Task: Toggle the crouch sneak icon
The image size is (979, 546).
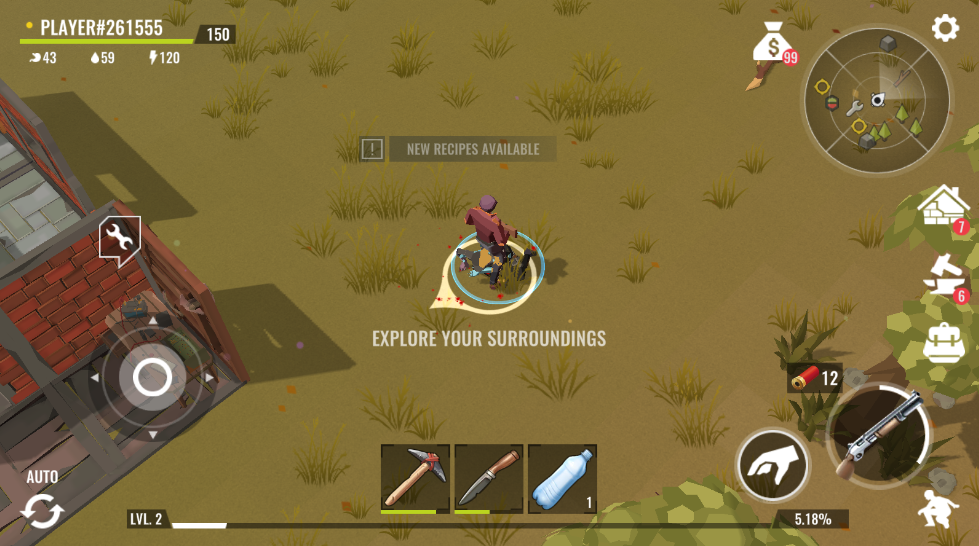Action: 938,508
